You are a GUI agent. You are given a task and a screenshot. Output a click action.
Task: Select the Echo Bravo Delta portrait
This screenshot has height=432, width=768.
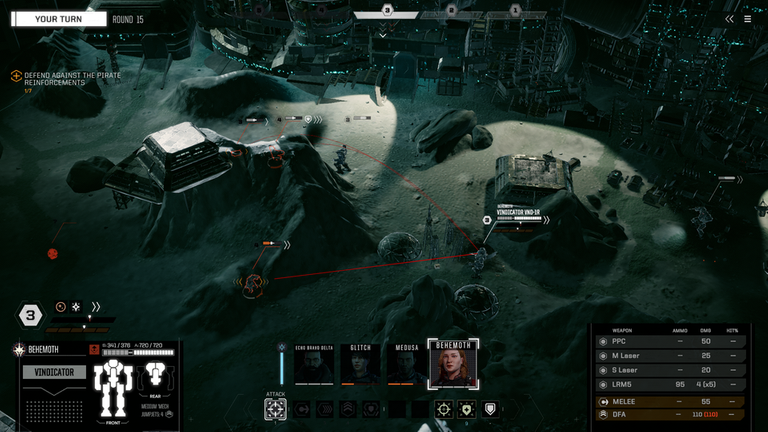coord(315,365)
